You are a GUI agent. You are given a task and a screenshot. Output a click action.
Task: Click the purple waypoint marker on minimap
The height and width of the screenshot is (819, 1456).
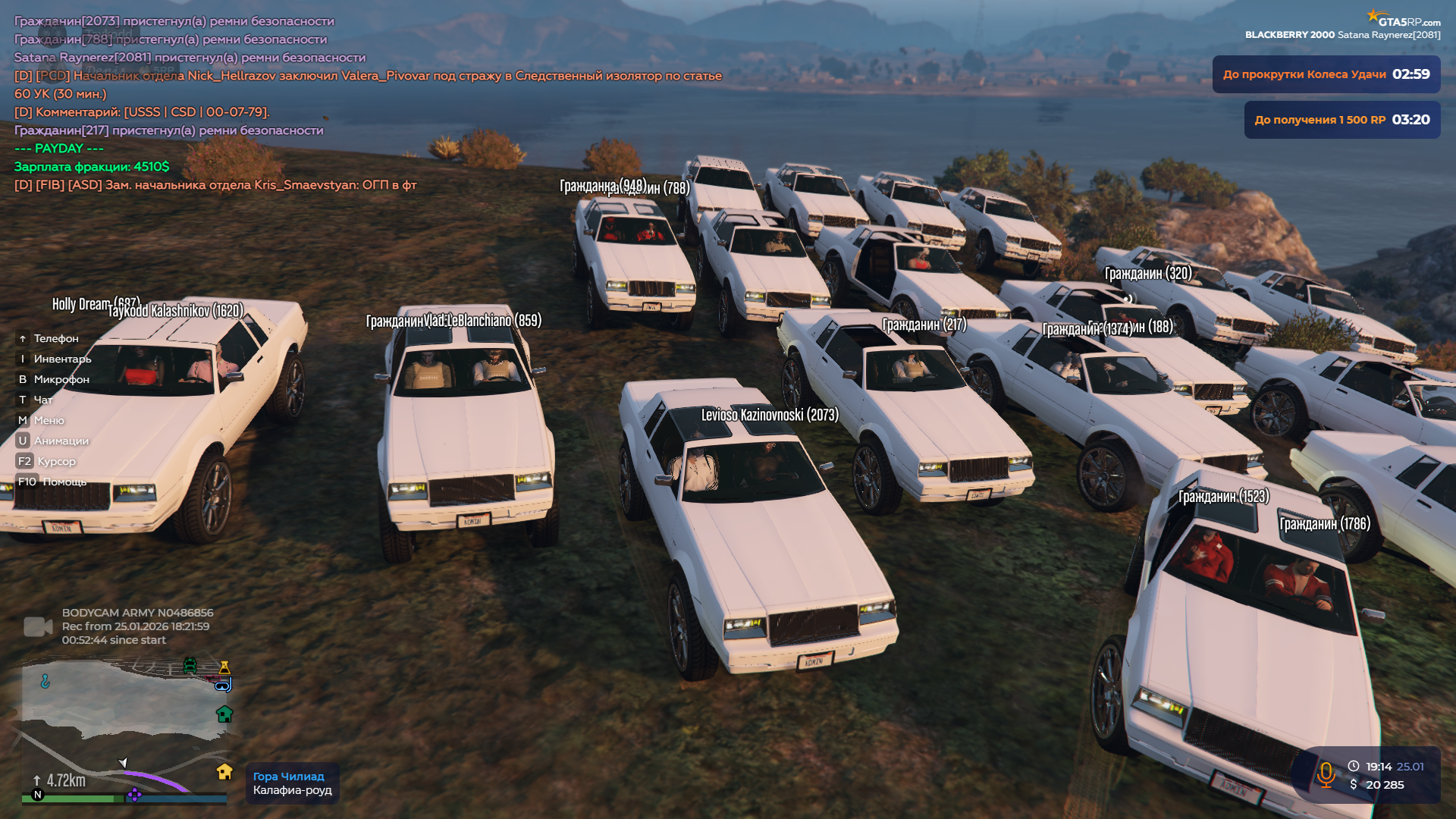pyautogui.click(x=134, y=794)
